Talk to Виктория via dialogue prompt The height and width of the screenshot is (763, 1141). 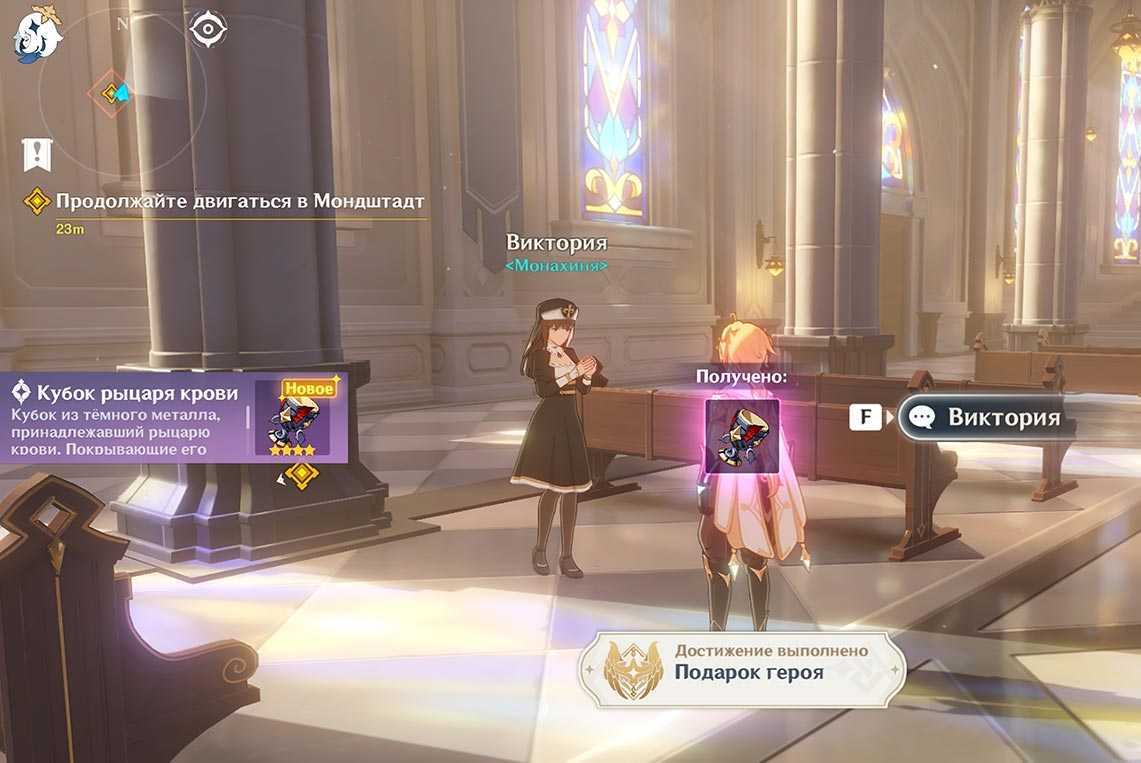(x=983, y=418)
